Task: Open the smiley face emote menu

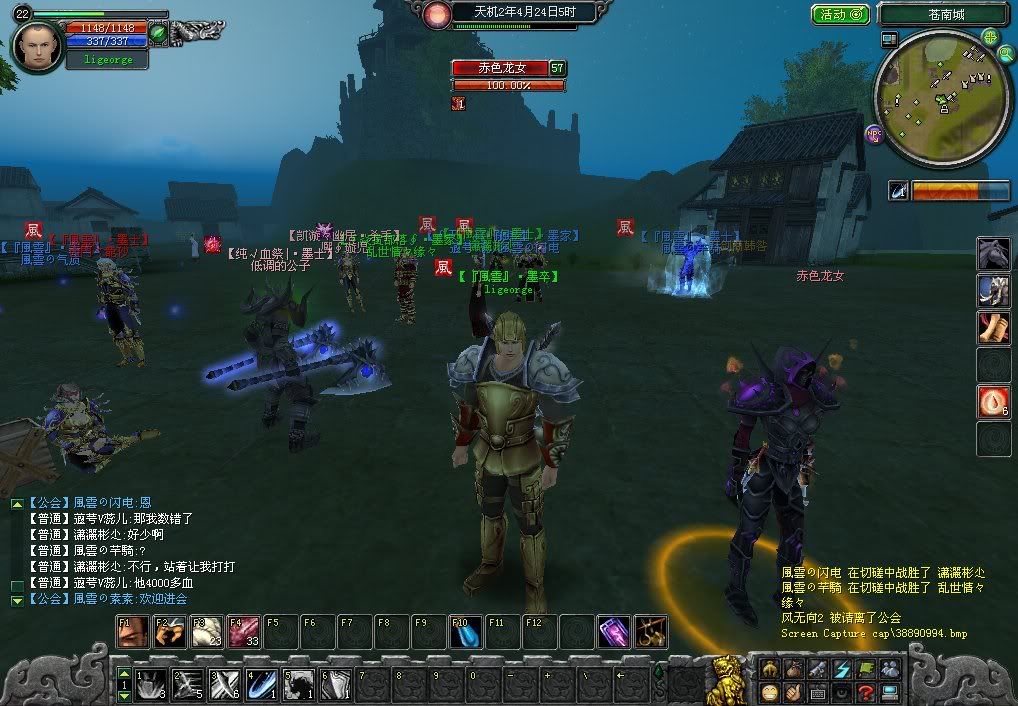Action: [770, 692]
